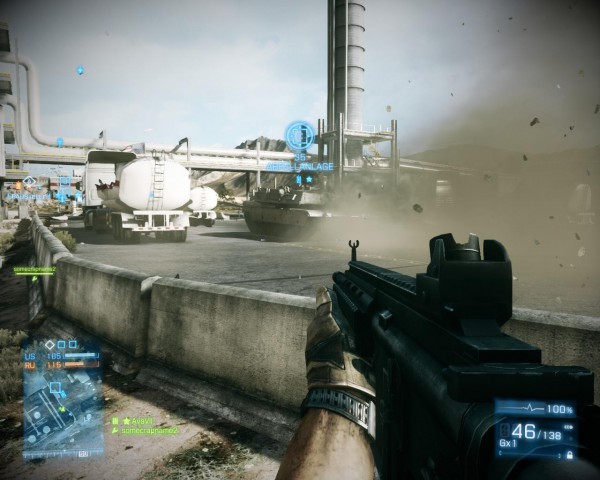Click the padlock icon on the ammo panel
This screenshot has height=480, width=600.
coord(569,454)
